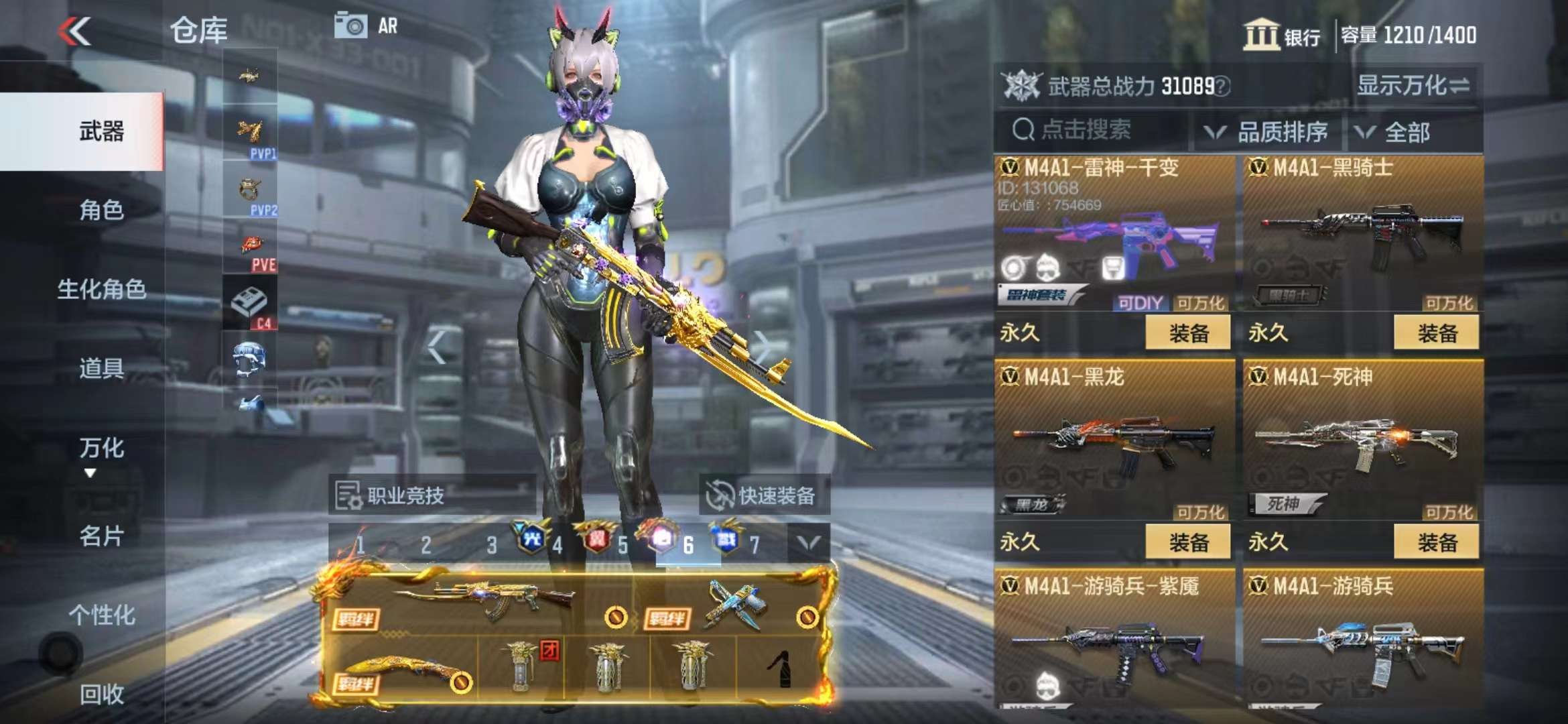Image resolution: width=1568 pixels, height=724 pixels.
Task: Equip the M4A1-雷神-千变 rifle
Action: coord(1187,333)
